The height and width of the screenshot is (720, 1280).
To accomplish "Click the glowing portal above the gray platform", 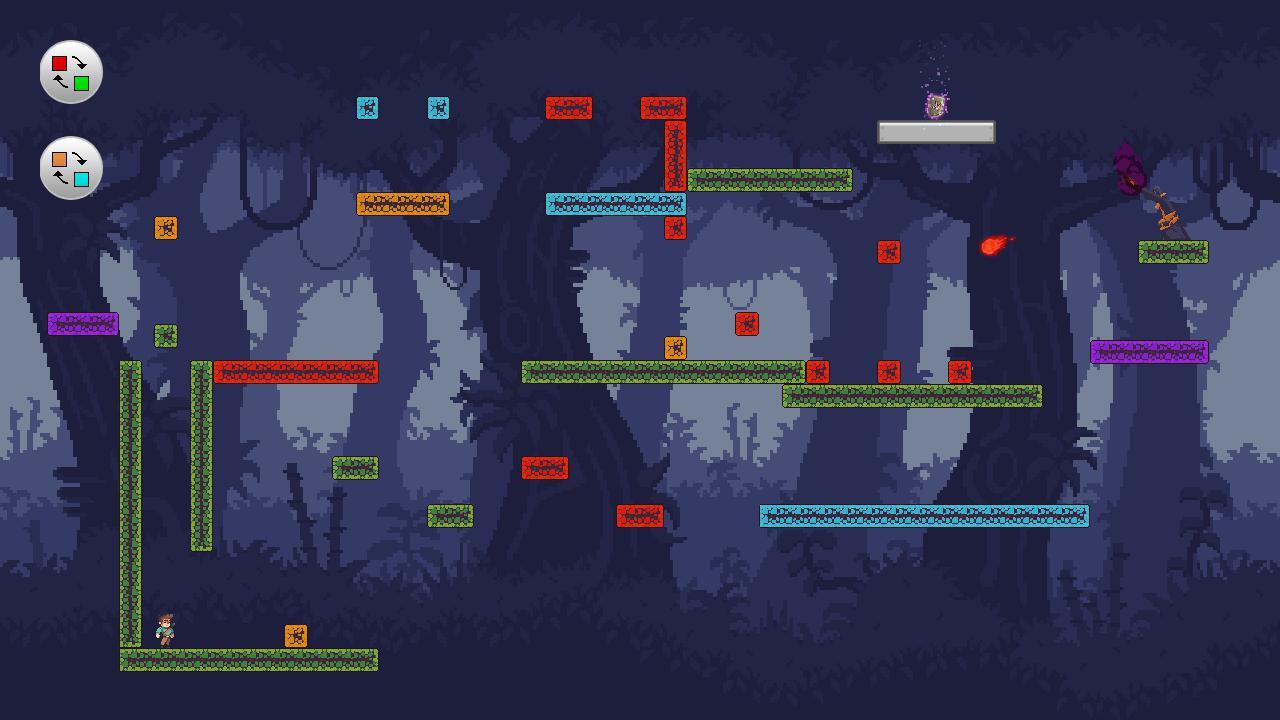I will point(935,105).
